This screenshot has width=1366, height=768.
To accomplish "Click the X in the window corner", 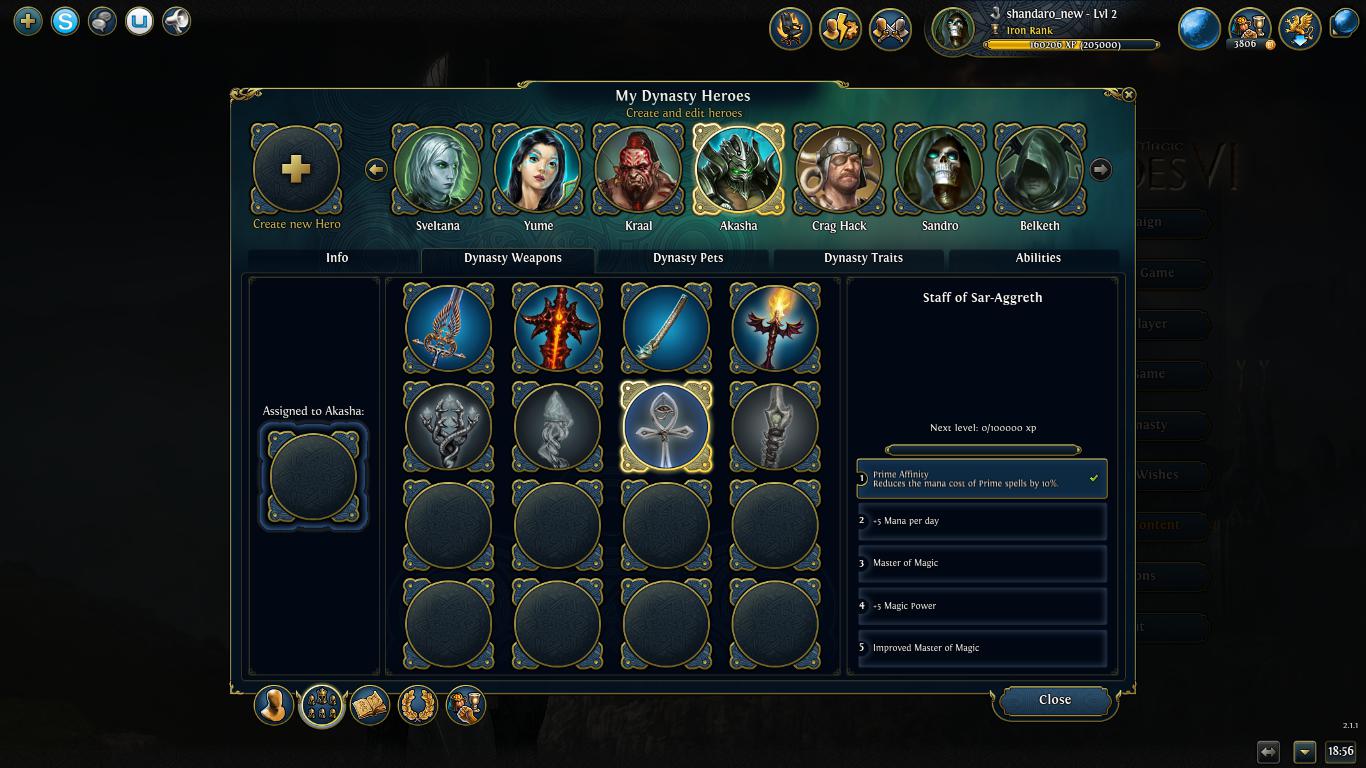I will pyautogui.click(x=1128, y=94).
